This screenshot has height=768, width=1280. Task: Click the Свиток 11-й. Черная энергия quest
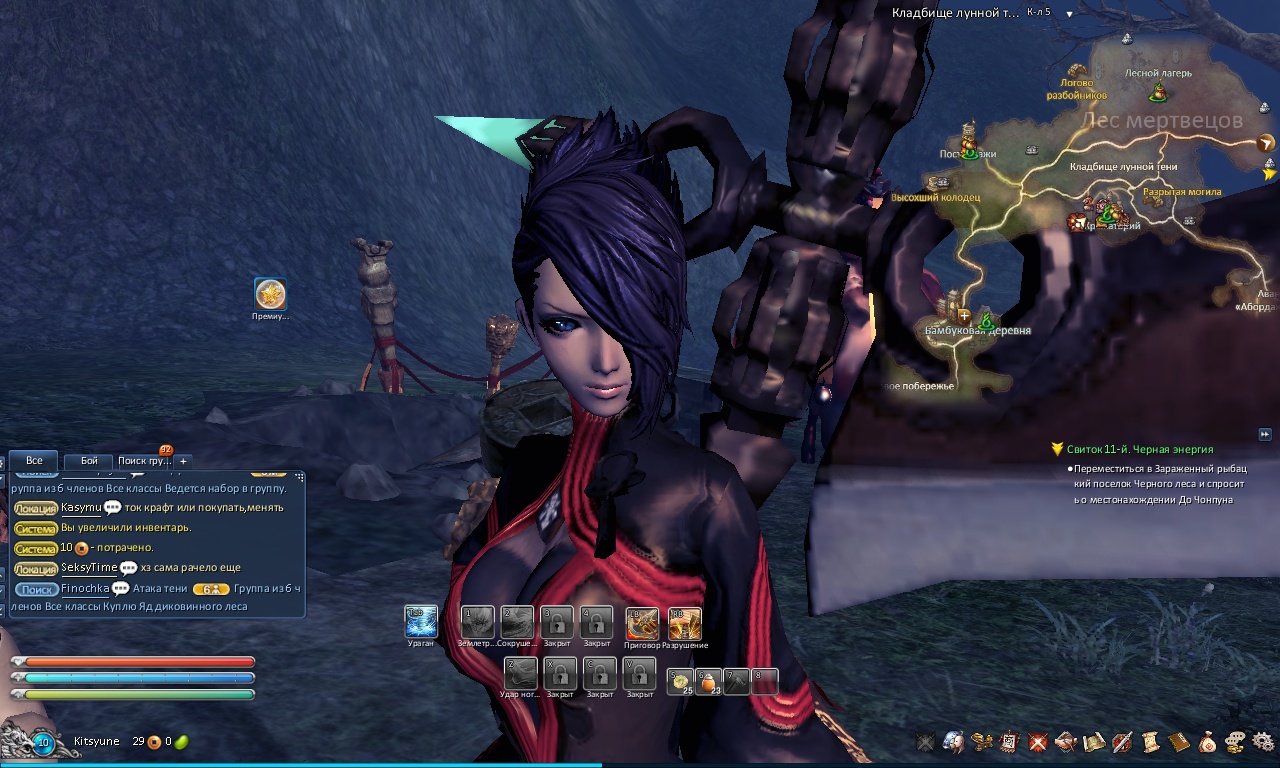click(1139, 450)
